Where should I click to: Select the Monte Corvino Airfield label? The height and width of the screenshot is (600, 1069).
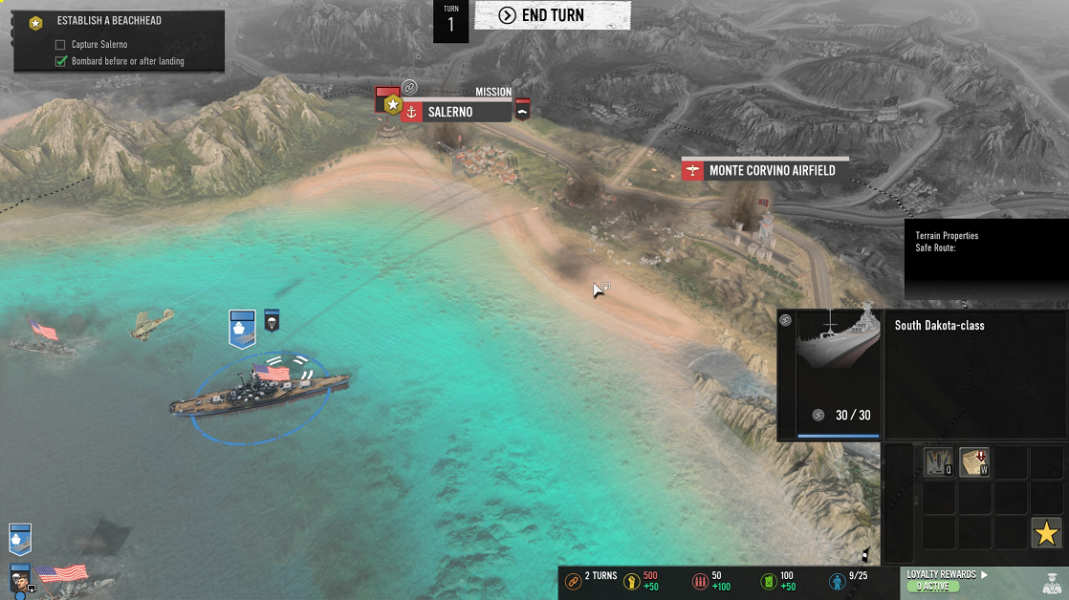pos(771,171)
